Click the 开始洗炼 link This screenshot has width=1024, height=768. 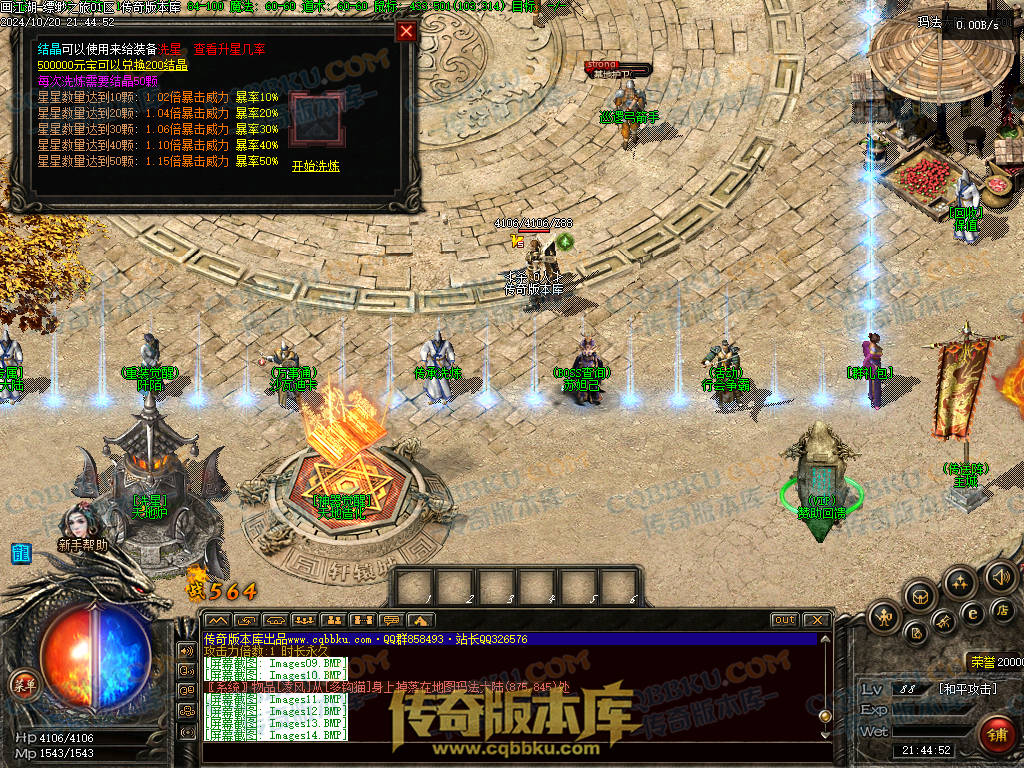(315, 166)
